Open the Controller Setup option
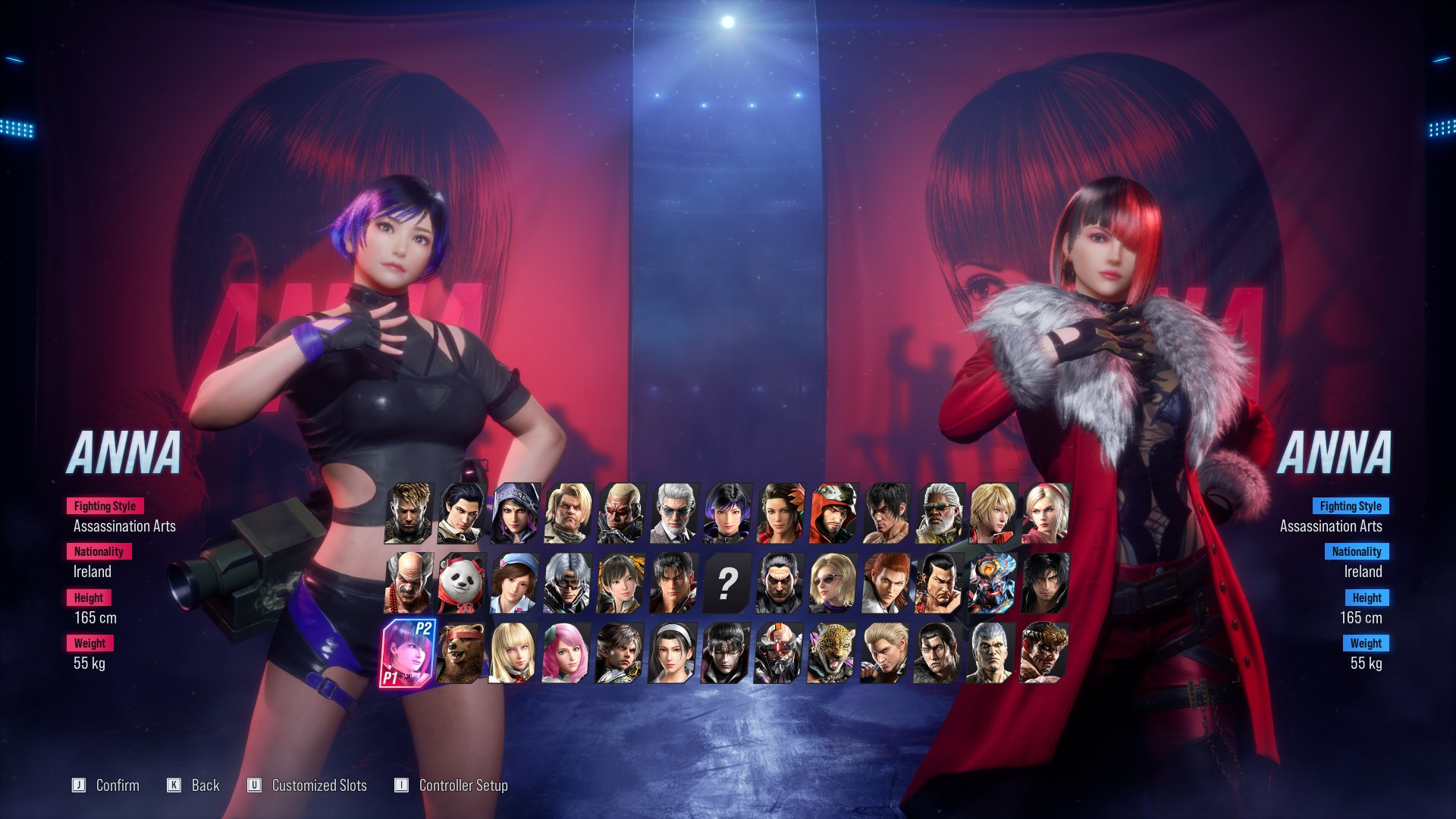1456x819 pixels. pyautogui.click(x=464, y=786)
